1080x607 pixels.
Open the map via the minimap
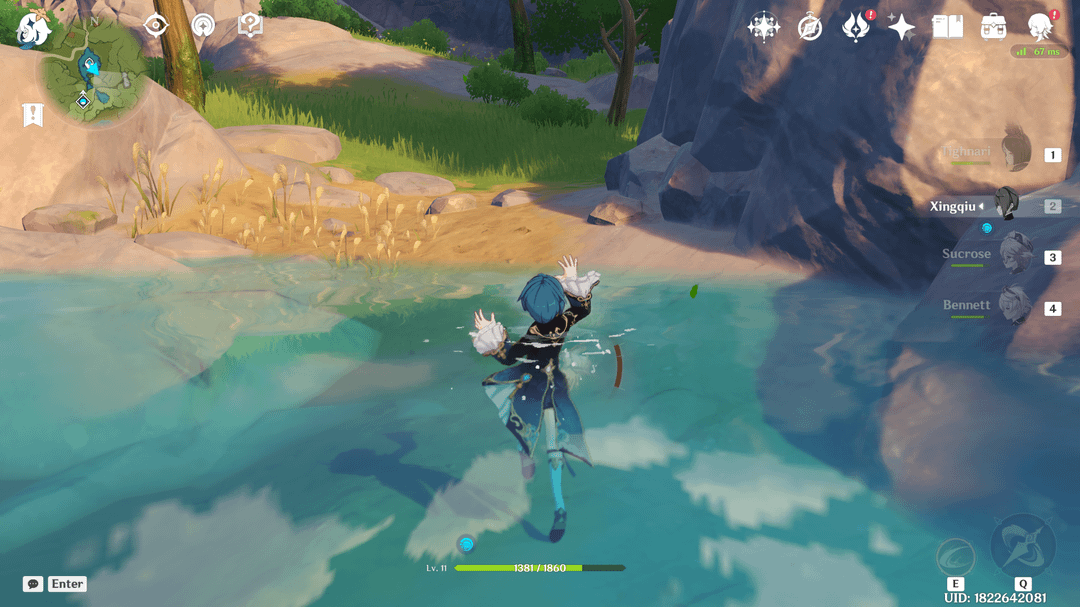(x=93, y=74)
